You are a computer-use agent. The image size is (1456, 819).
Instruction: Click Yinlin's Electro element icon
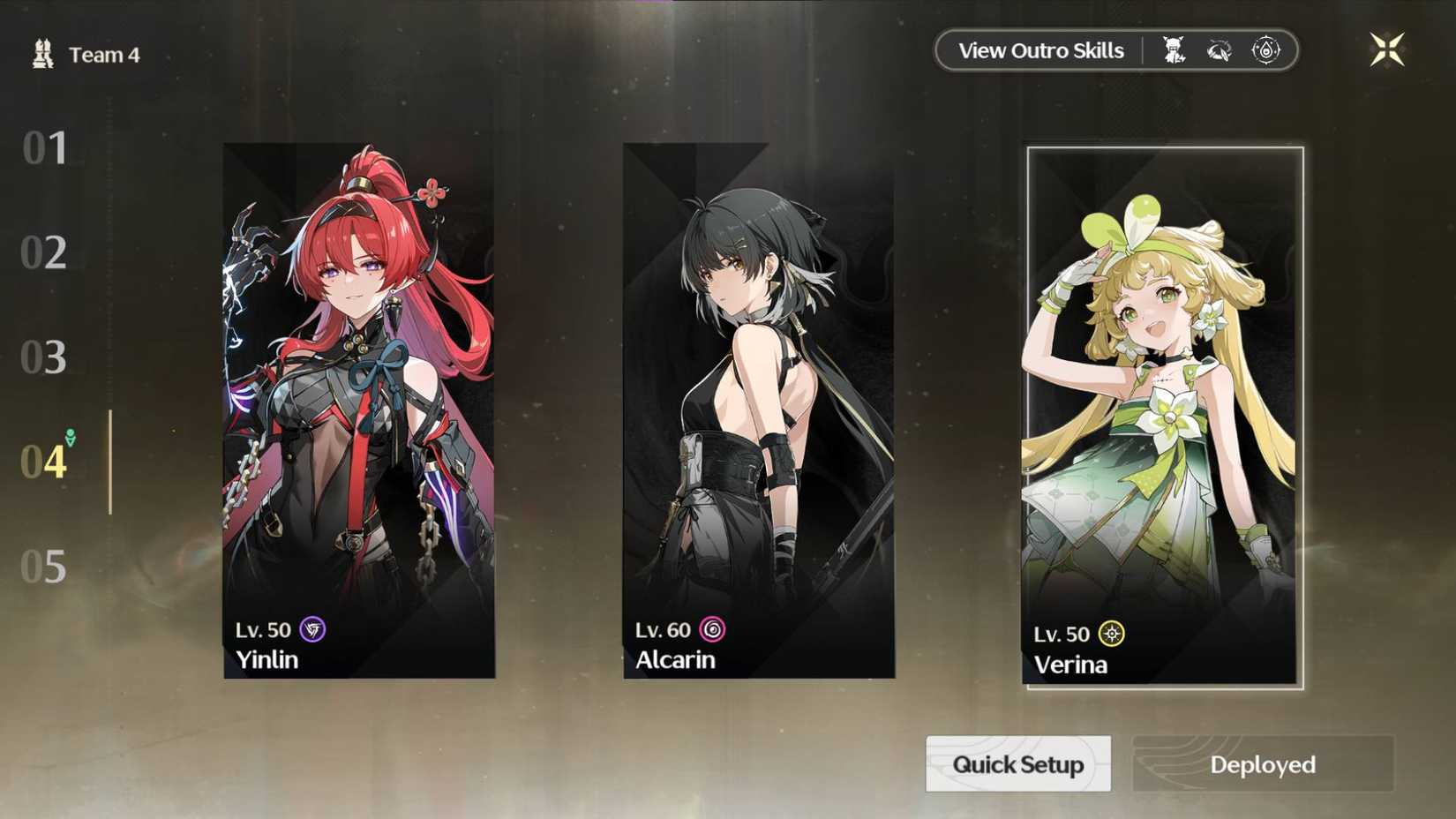[311, 631]
